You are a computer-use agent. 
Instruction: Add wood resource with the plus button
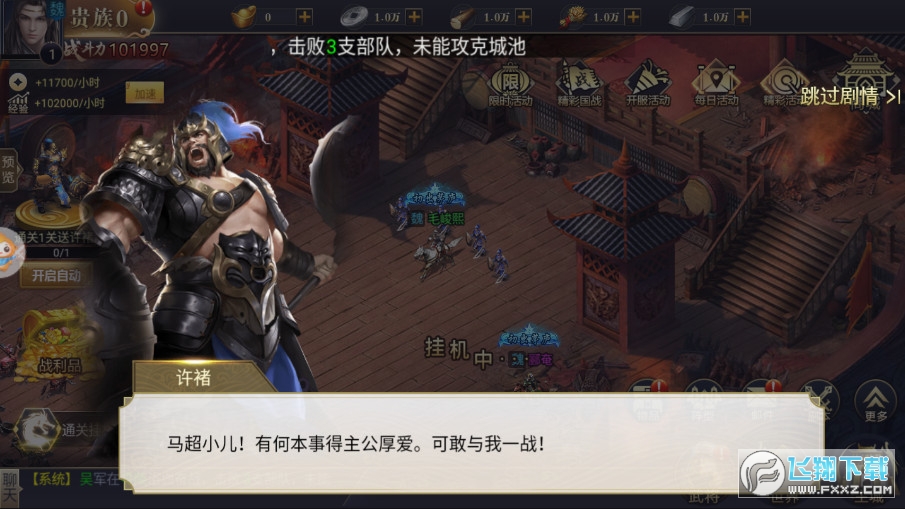pos(522,17)
